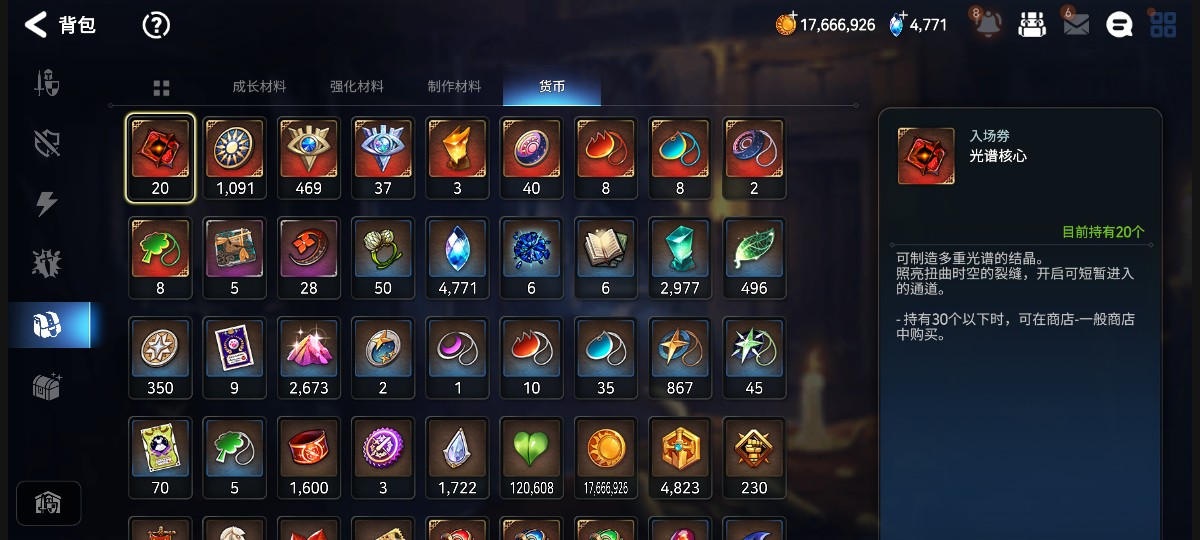The image size is (1200, 540).
Task: Select the green leaf item with 496
Action: point(753,258)
